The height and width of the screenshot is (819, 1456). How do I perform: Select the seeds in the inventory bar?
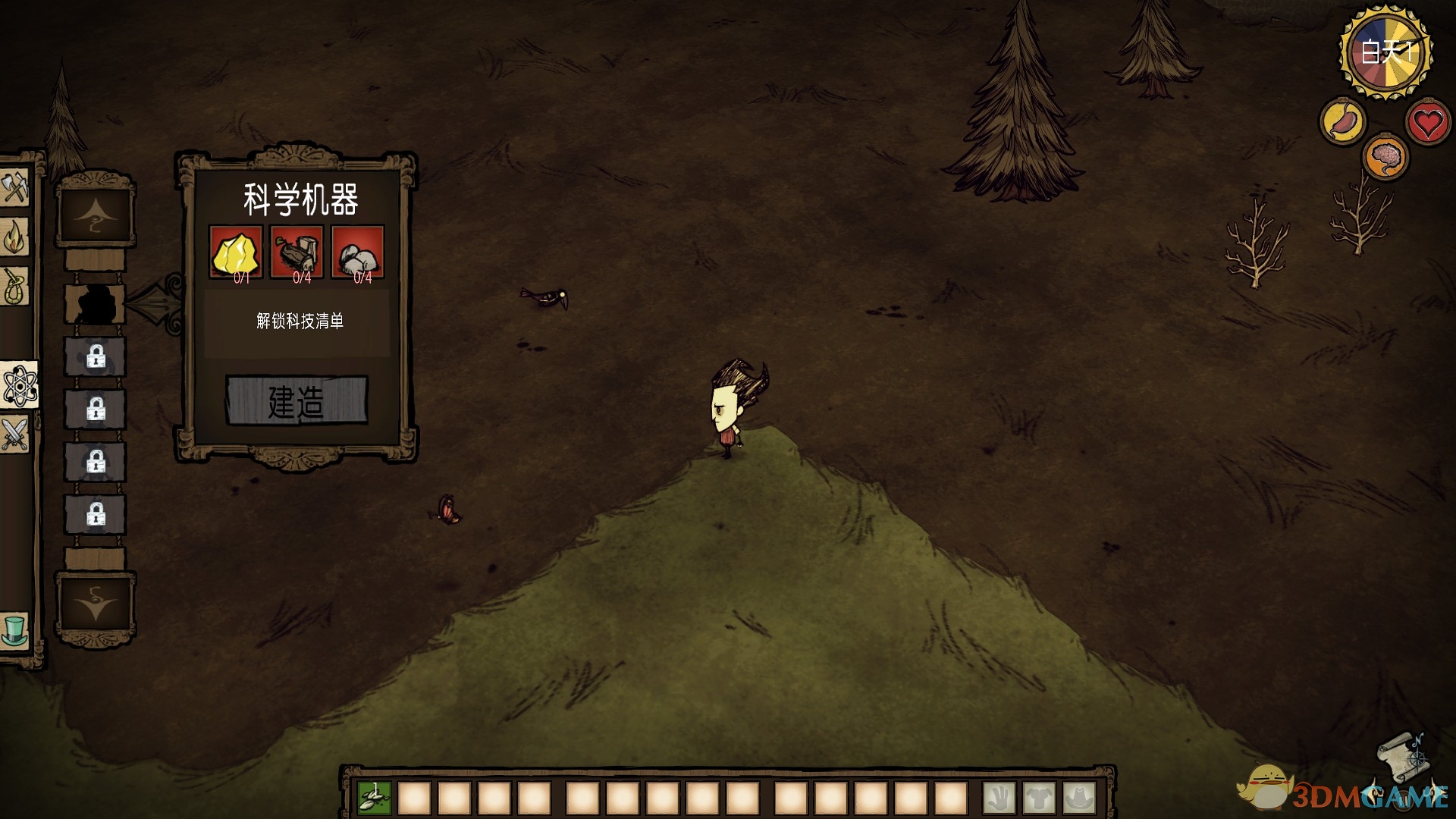(374, 798)
